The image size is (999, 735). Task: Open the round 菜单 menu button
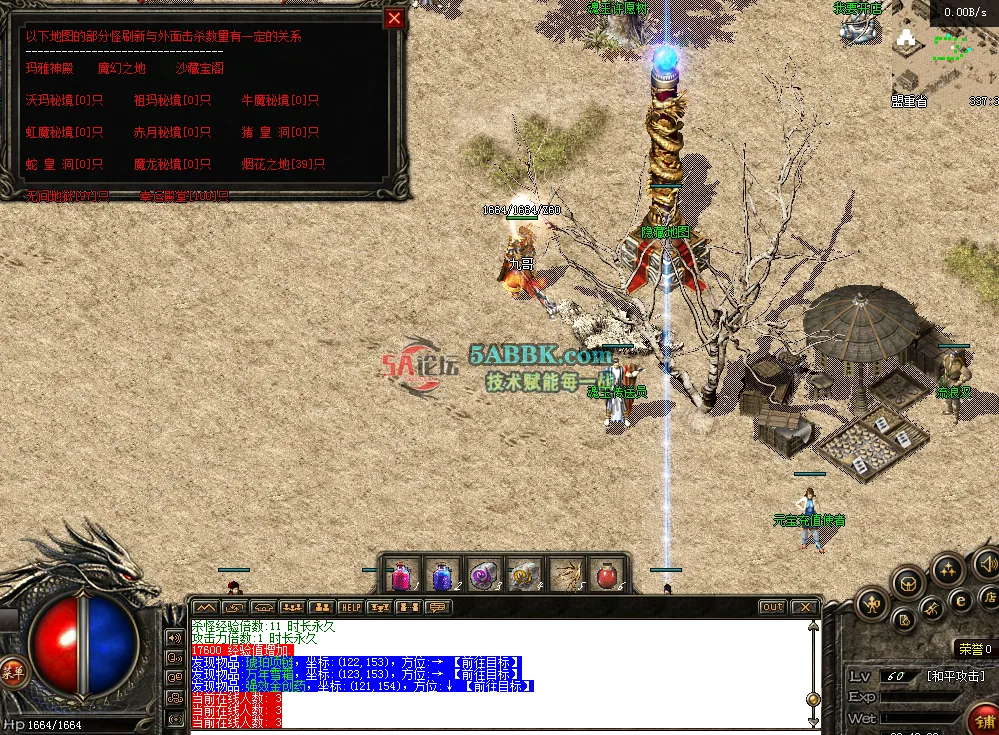tap(12, 669)
